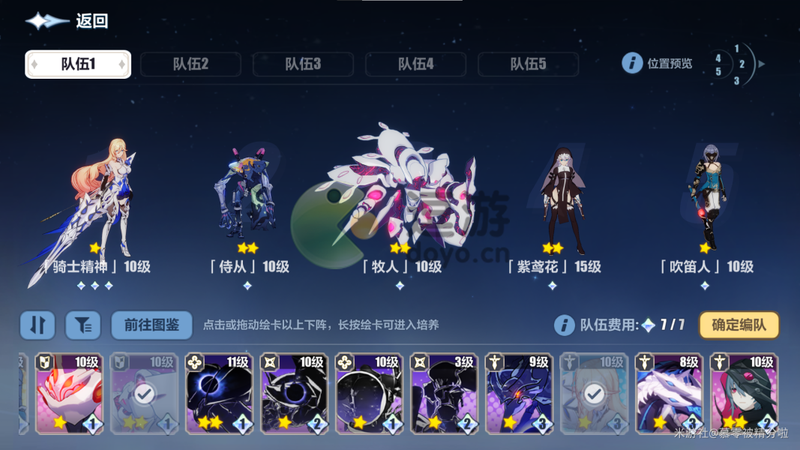The width and height of the screenshot is (800, 450).
Task: Pick the level 9 dark mecha card
Action: click(x=517, y=393)
